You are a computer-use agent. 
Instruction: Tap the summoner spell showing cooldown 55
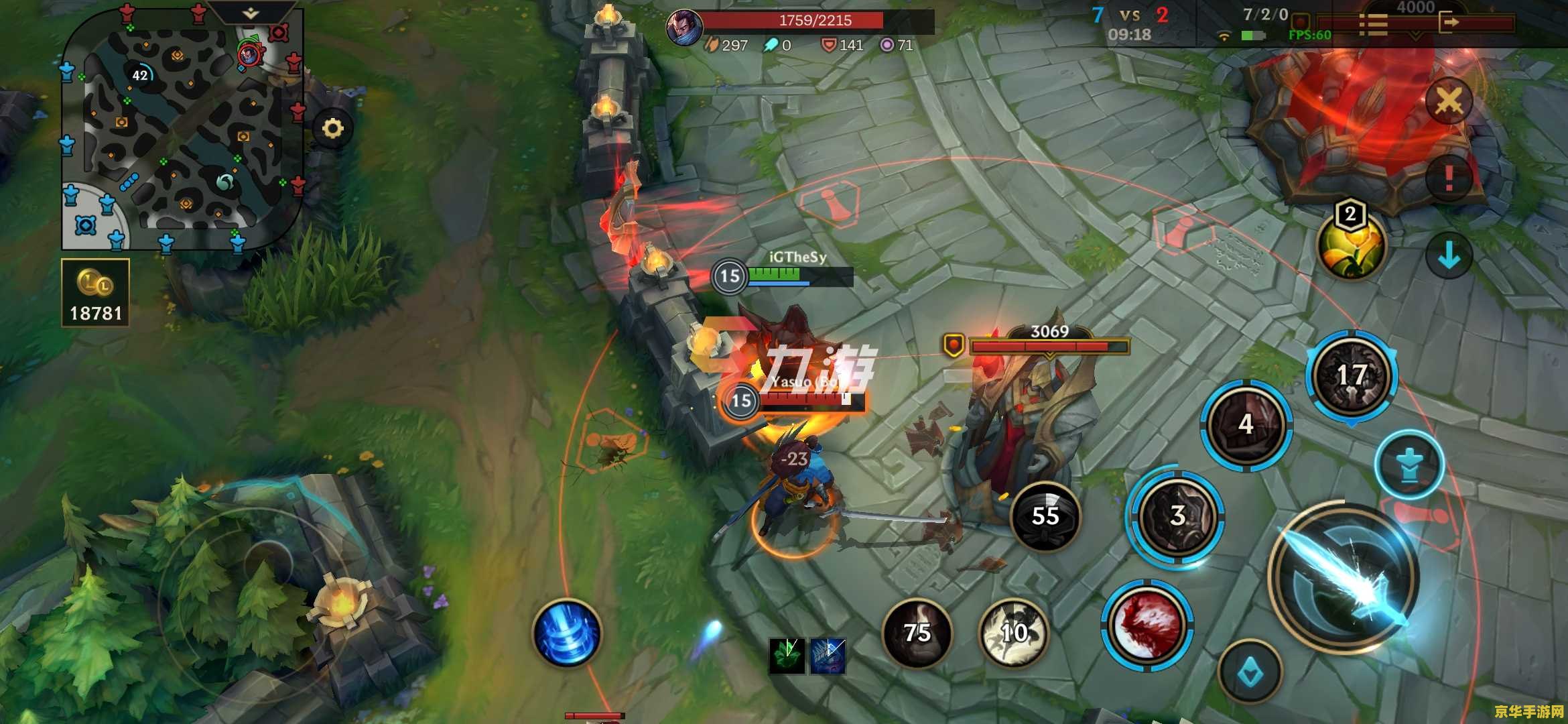[1045, 516]
